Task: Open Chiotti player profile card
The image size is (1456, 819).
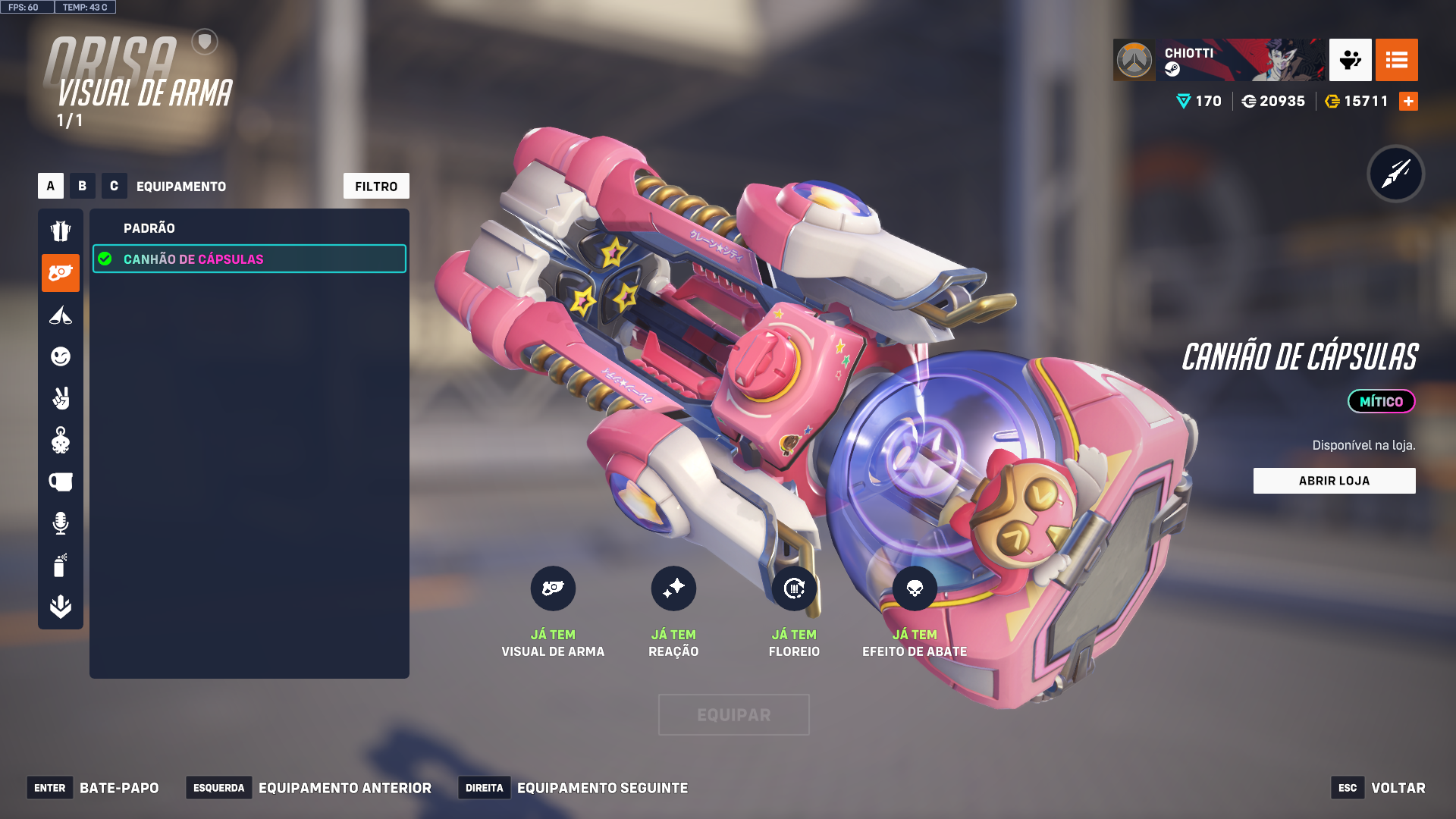Action: (x=1219, y=60)
